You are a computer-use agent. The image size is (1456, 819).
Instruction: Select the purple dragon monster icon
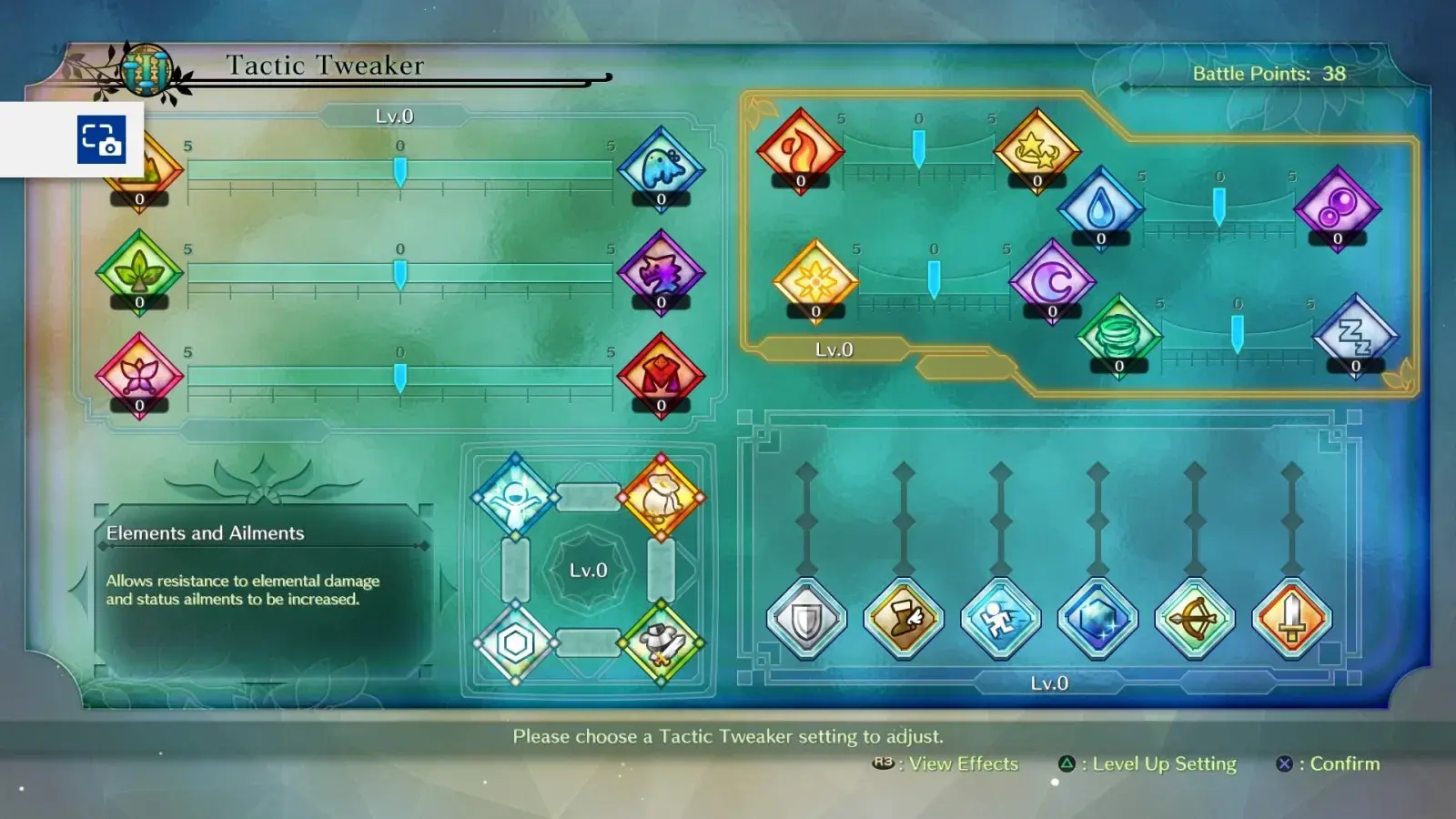pos(662,271)
